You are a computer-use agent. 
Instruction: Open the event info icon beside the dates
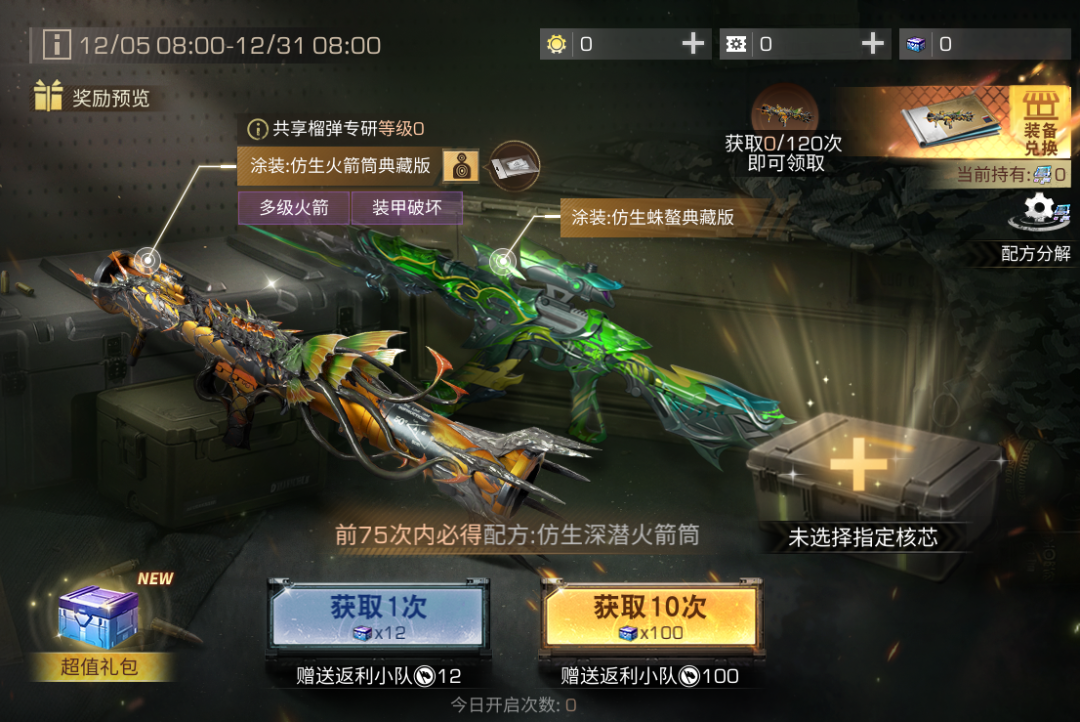point(57,45)
